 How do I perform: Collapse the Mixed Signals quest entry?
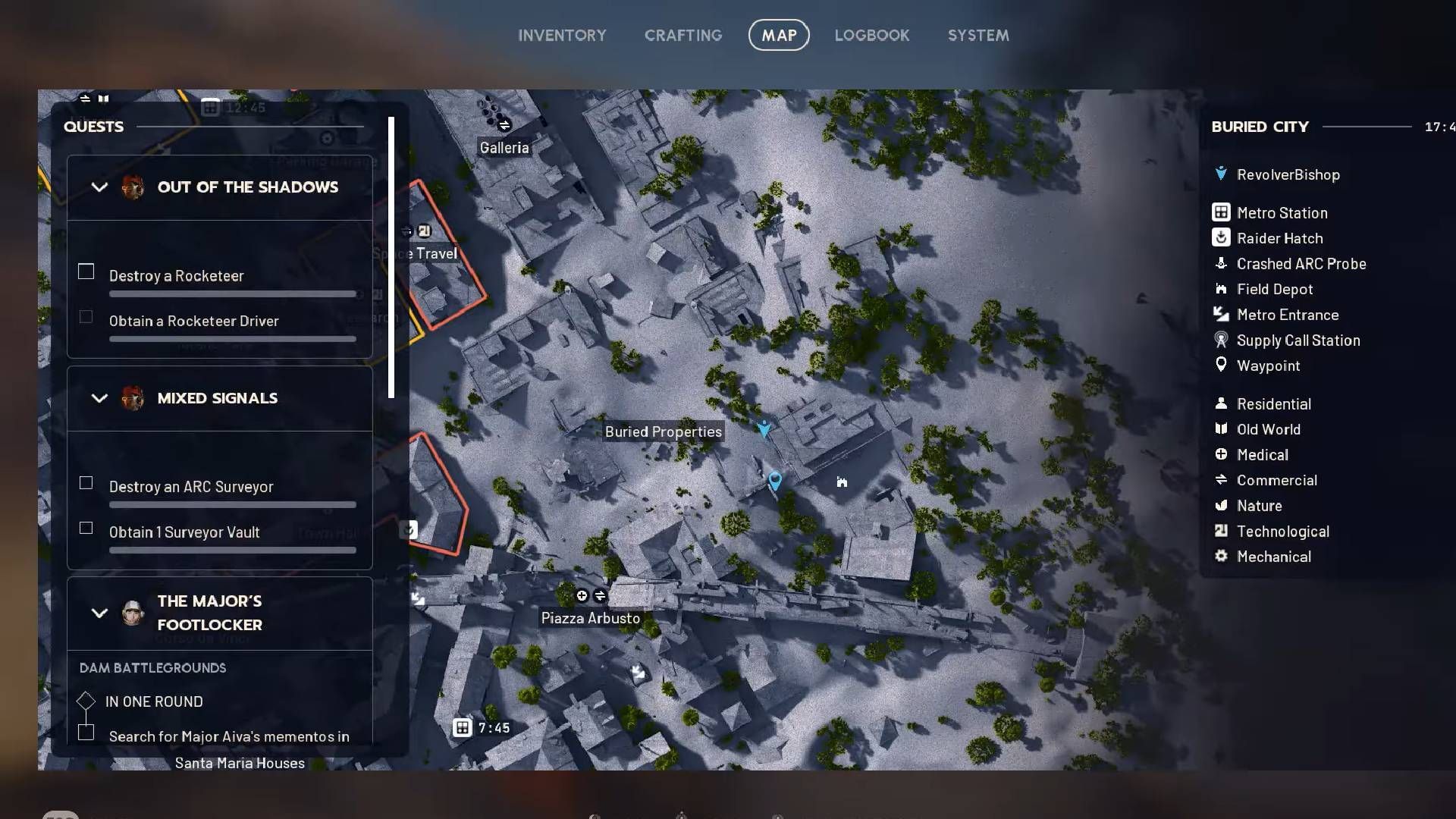coord(99,398)
